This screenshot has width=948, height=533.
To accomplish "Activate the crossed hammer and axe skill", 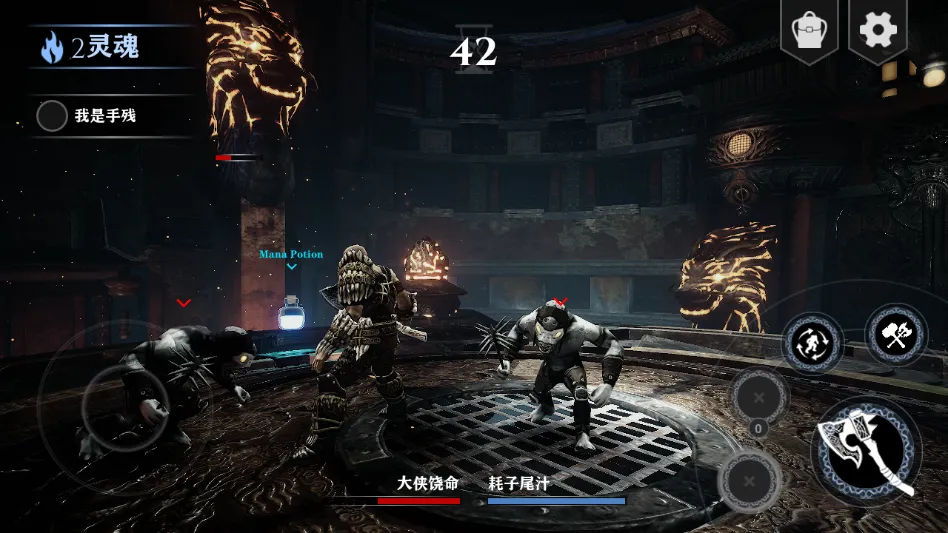I will pyautogui.click(x=896, y=335).
